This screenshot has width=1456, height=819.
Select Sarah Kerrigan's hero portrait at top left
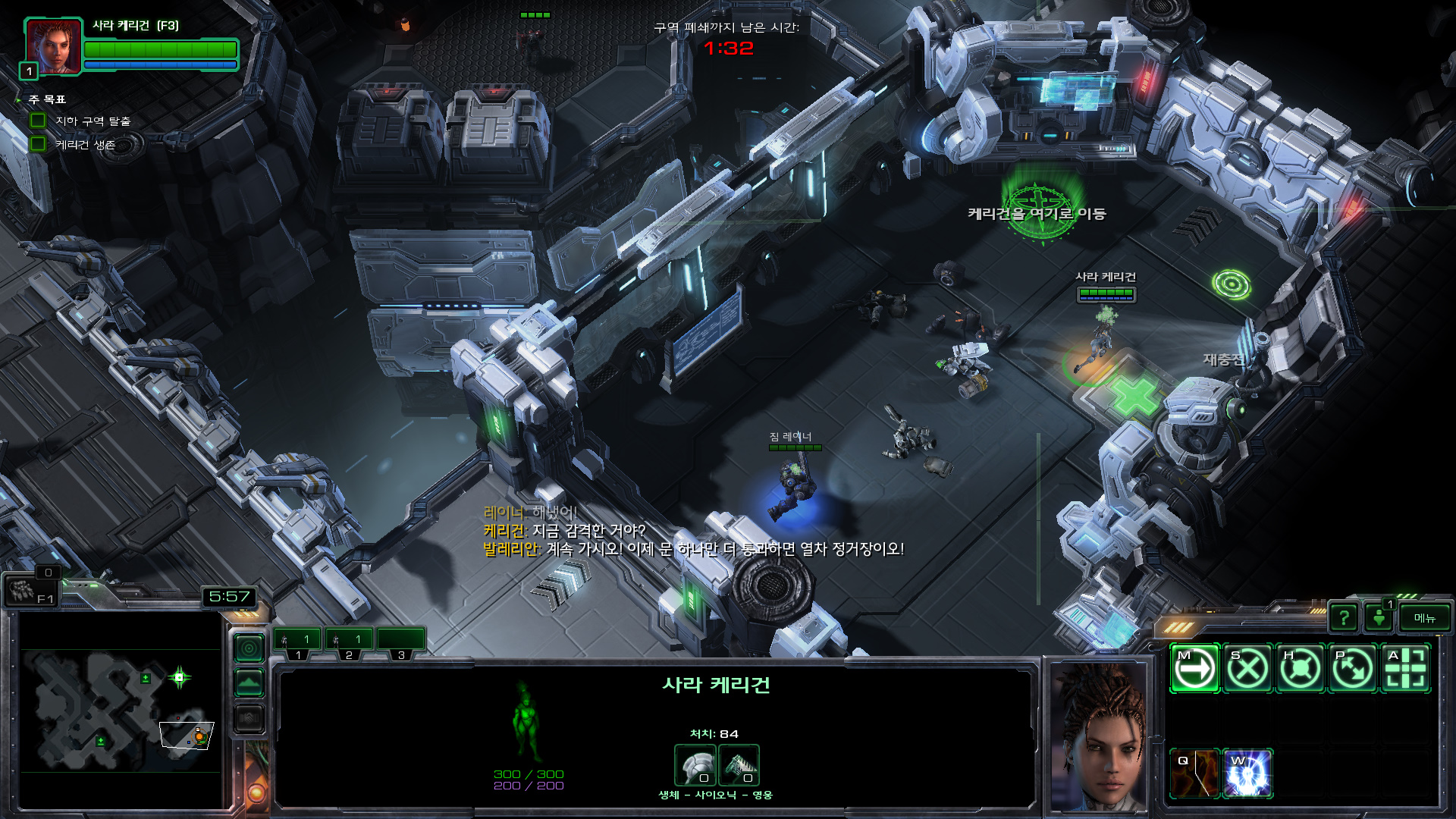click(x=53, y=45)
